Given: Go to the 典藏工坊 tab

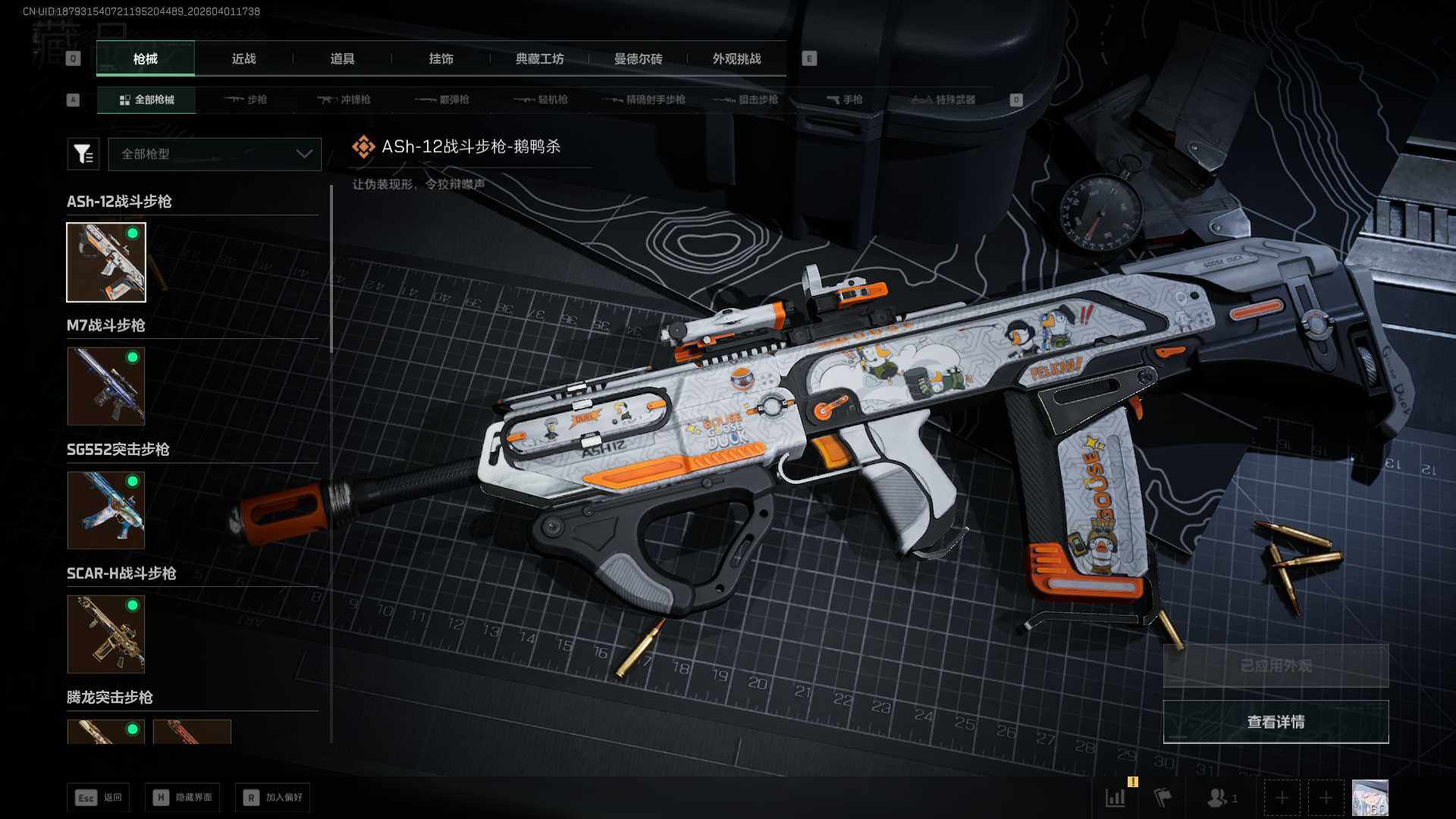Looking at the screenshot, I should click(x=539, y=59).
